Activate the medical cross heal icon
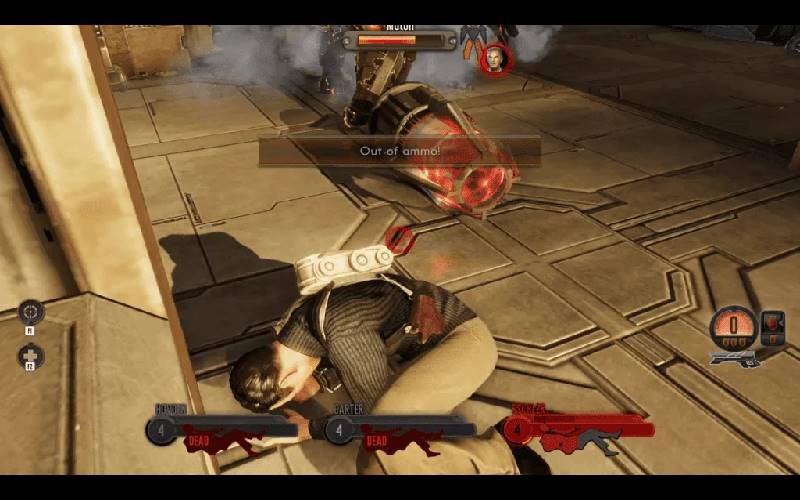The image size is (800, 500). [31, 355]
